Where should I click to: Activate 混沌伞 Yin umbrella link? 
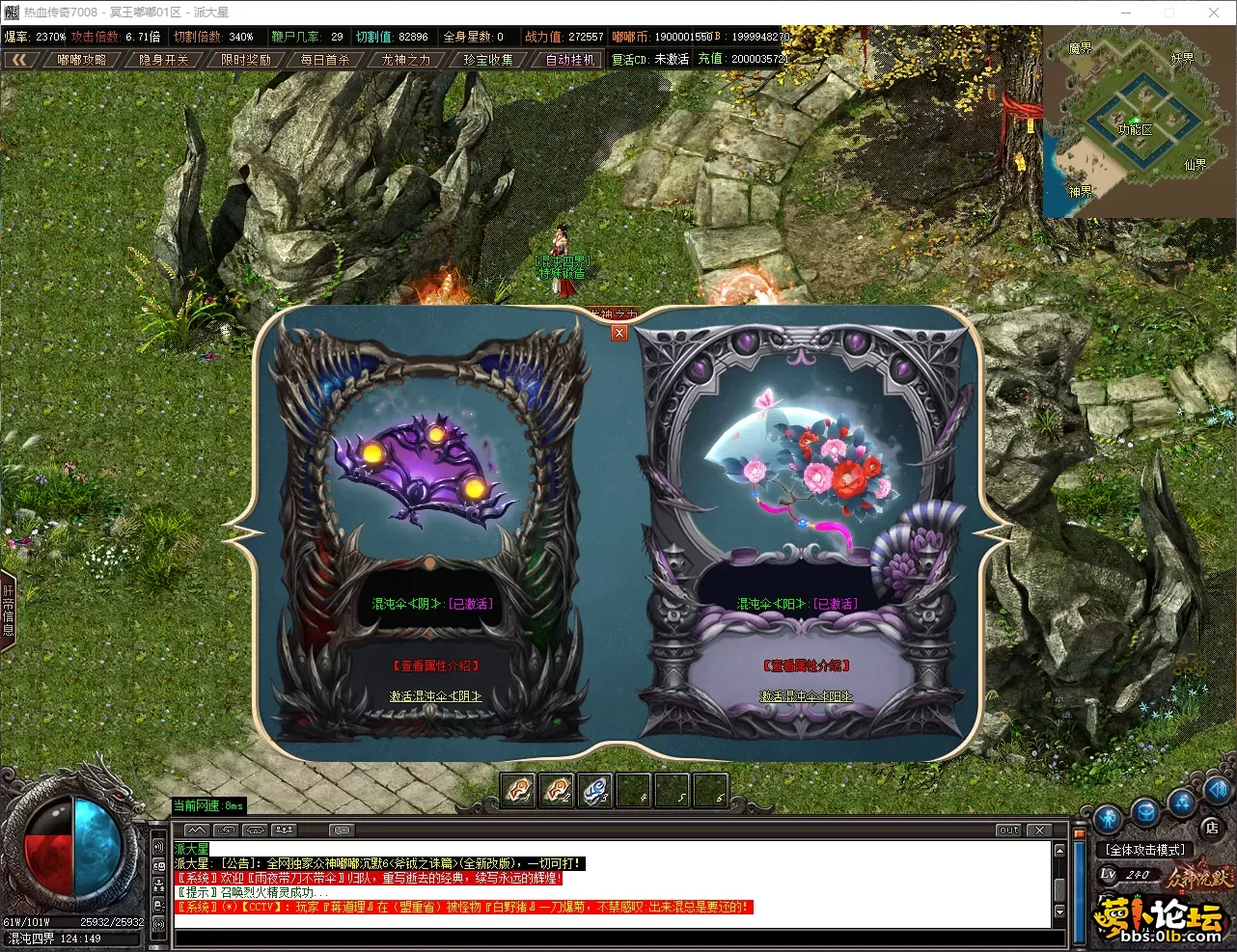click(x=435, y=696)
